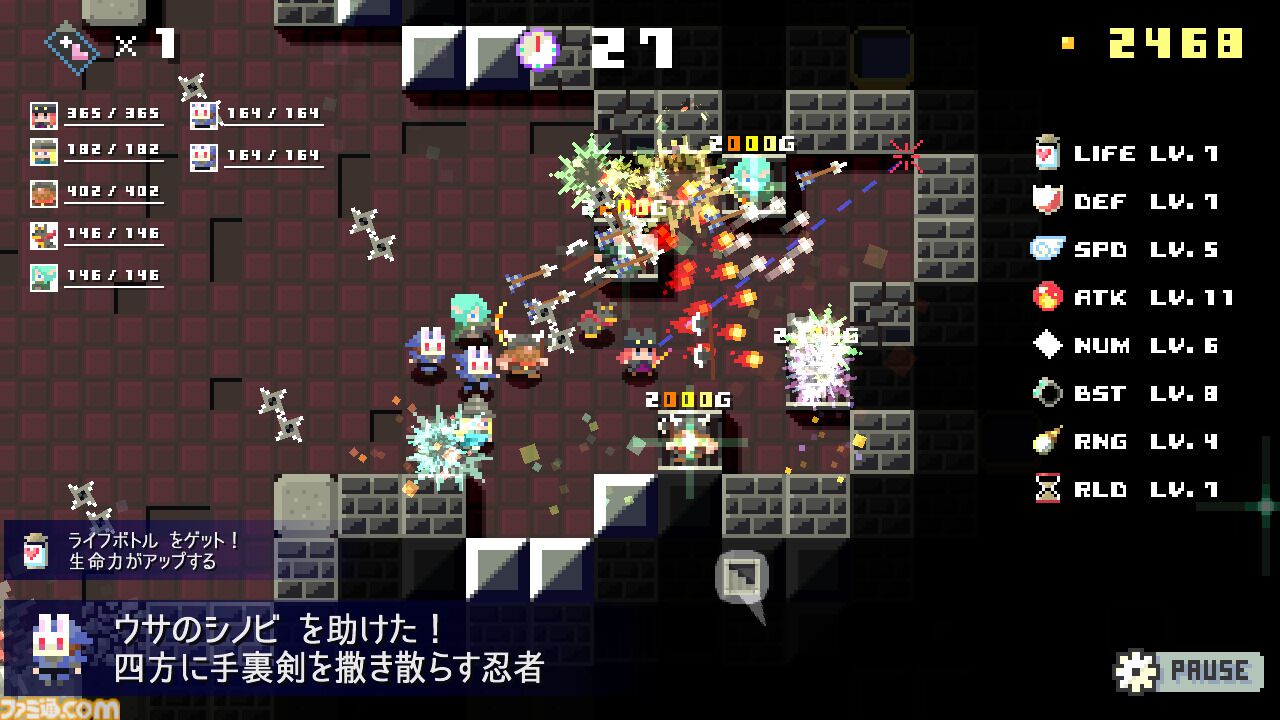This screenshot has height=720, width=1280.
Task: Select the LIFE potion icon in stats panel
Action: 1049,153
